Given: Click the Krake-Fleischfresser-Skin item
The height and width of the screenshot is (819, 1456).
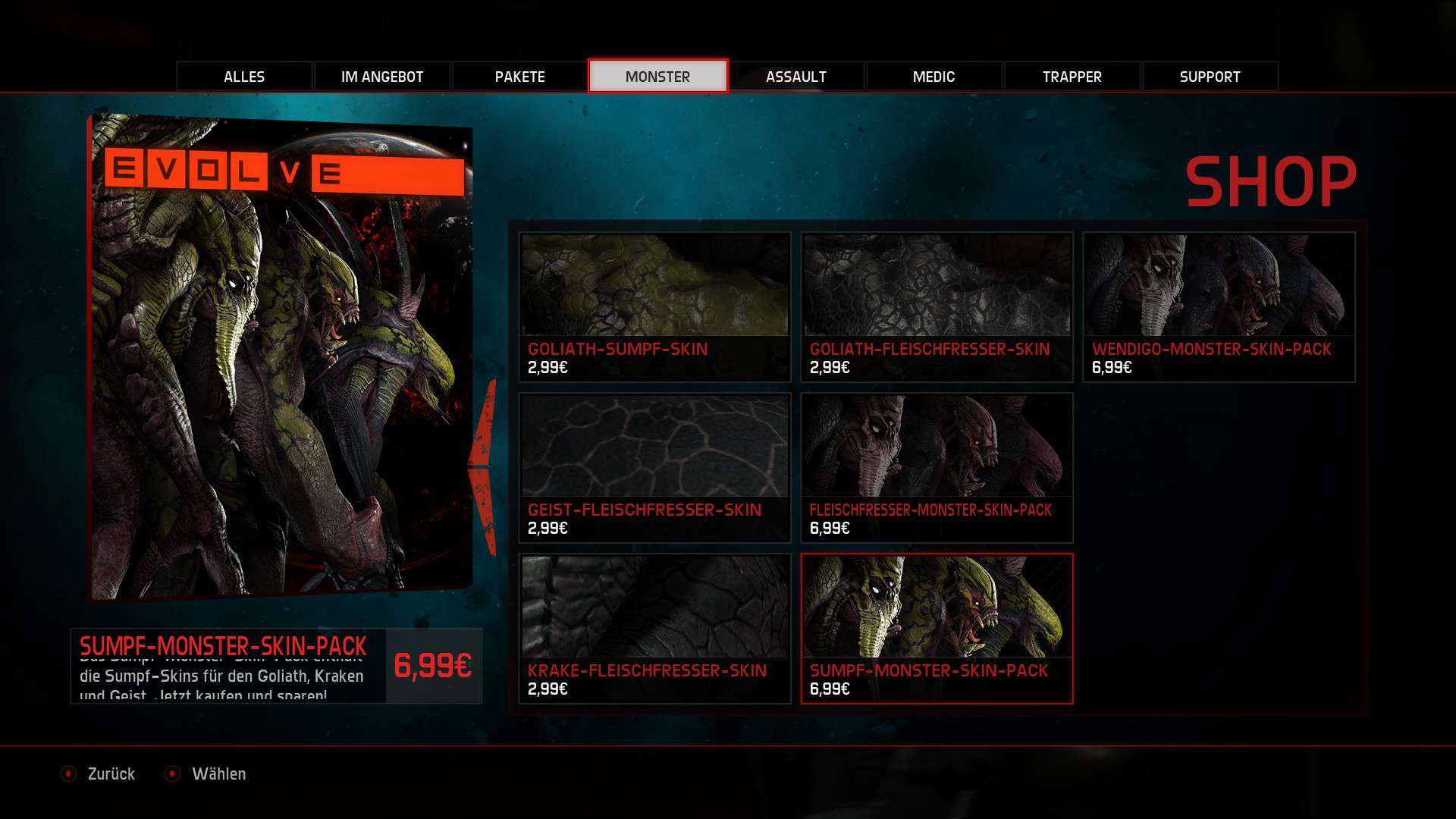Looking at the screenshot, I should click(654, 628).
